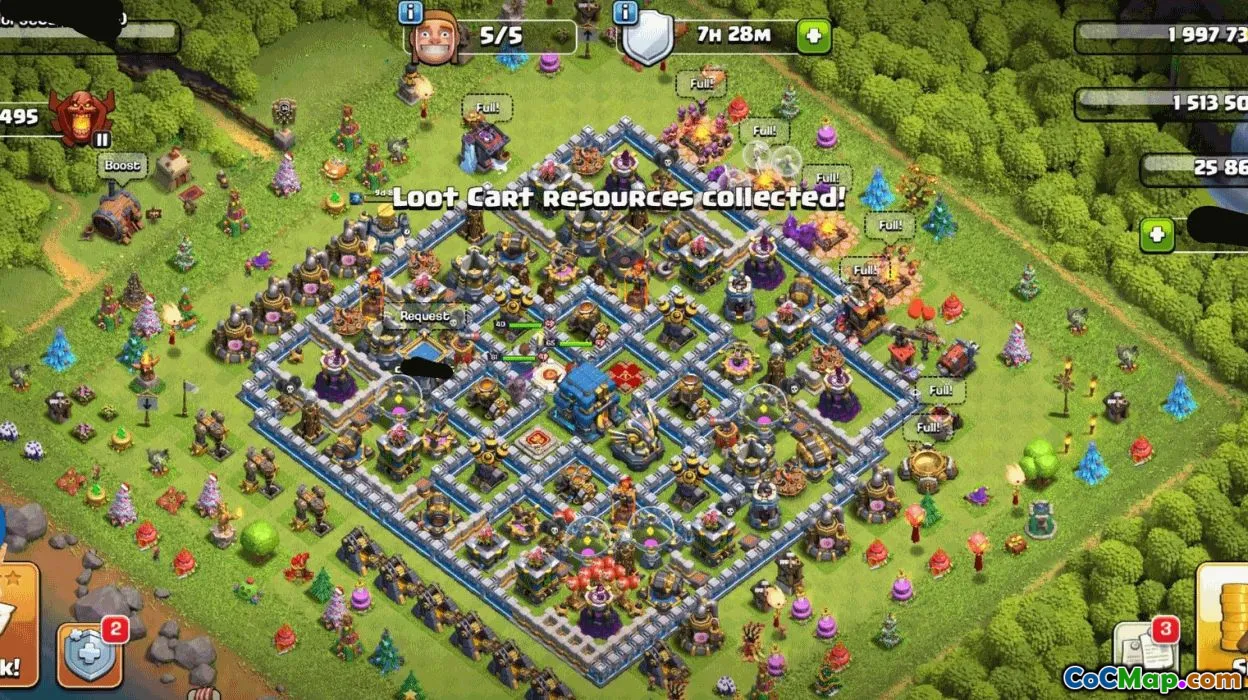Open the builder info button
Screen dimensions: 1248x700
[410, 13]
